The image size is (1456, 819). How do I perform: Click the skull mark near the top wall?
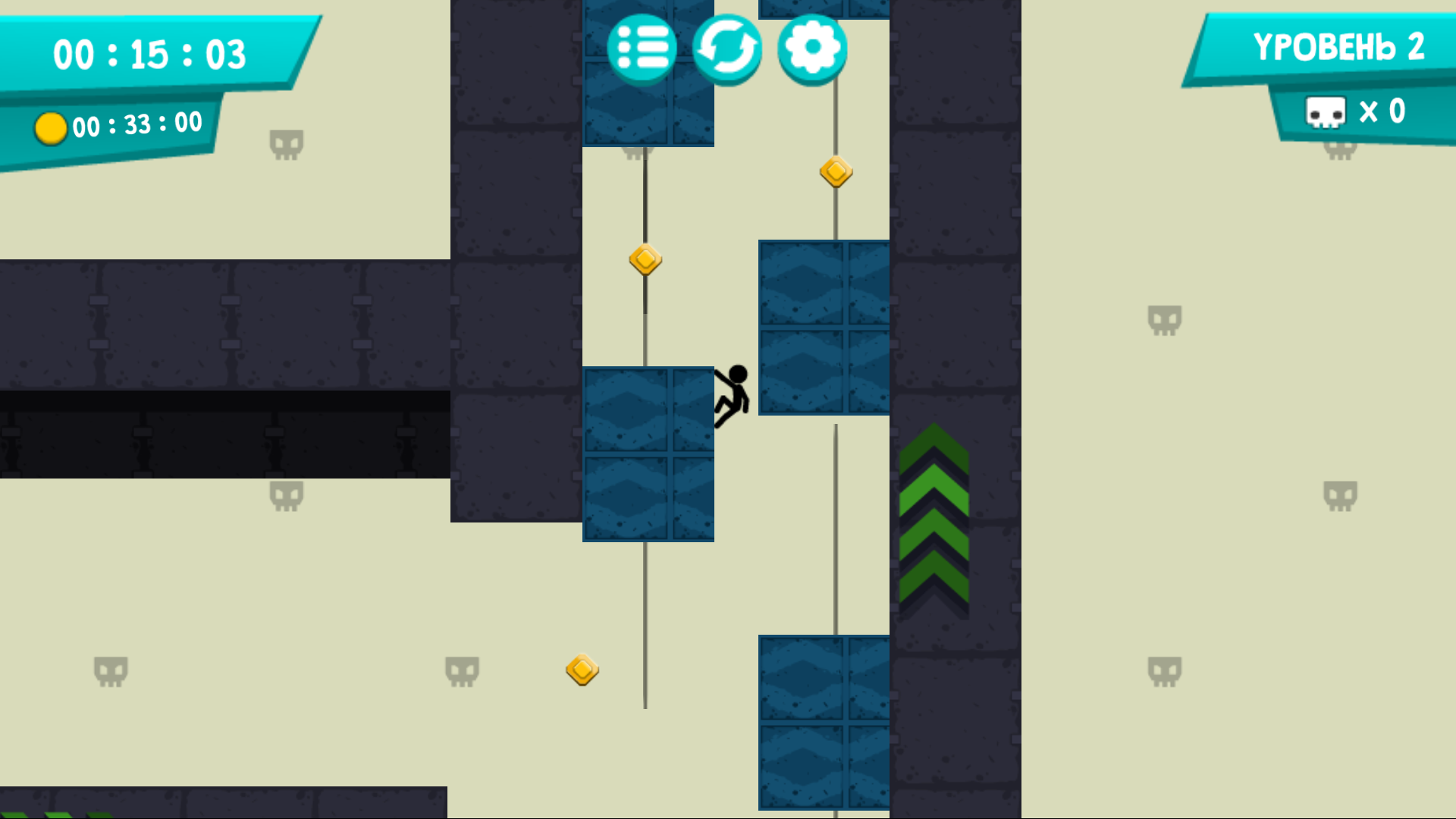tap(288, 142)
